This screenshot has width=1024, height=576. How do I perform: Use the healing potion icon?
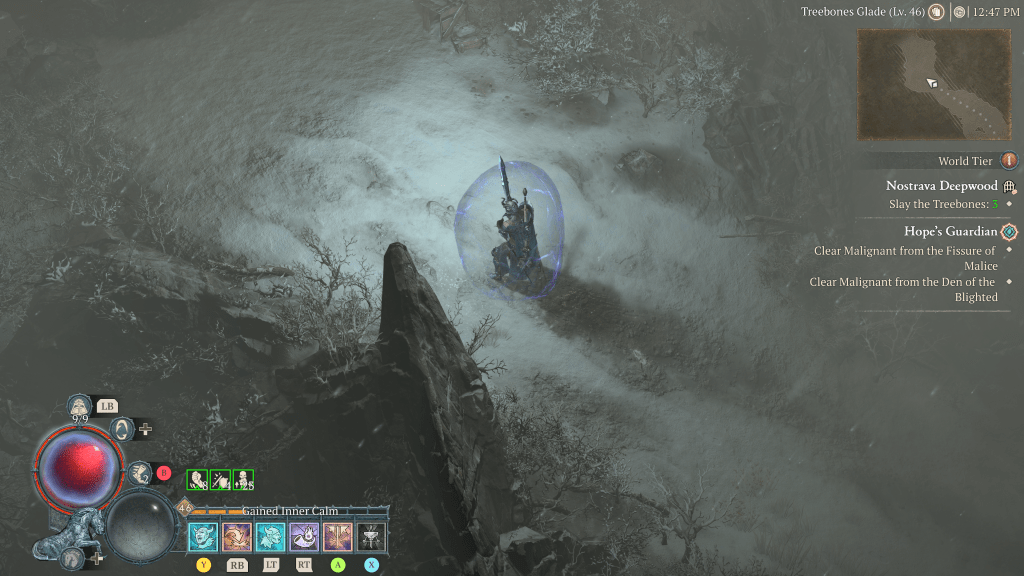pyautogui.click(x=78, y=405)
